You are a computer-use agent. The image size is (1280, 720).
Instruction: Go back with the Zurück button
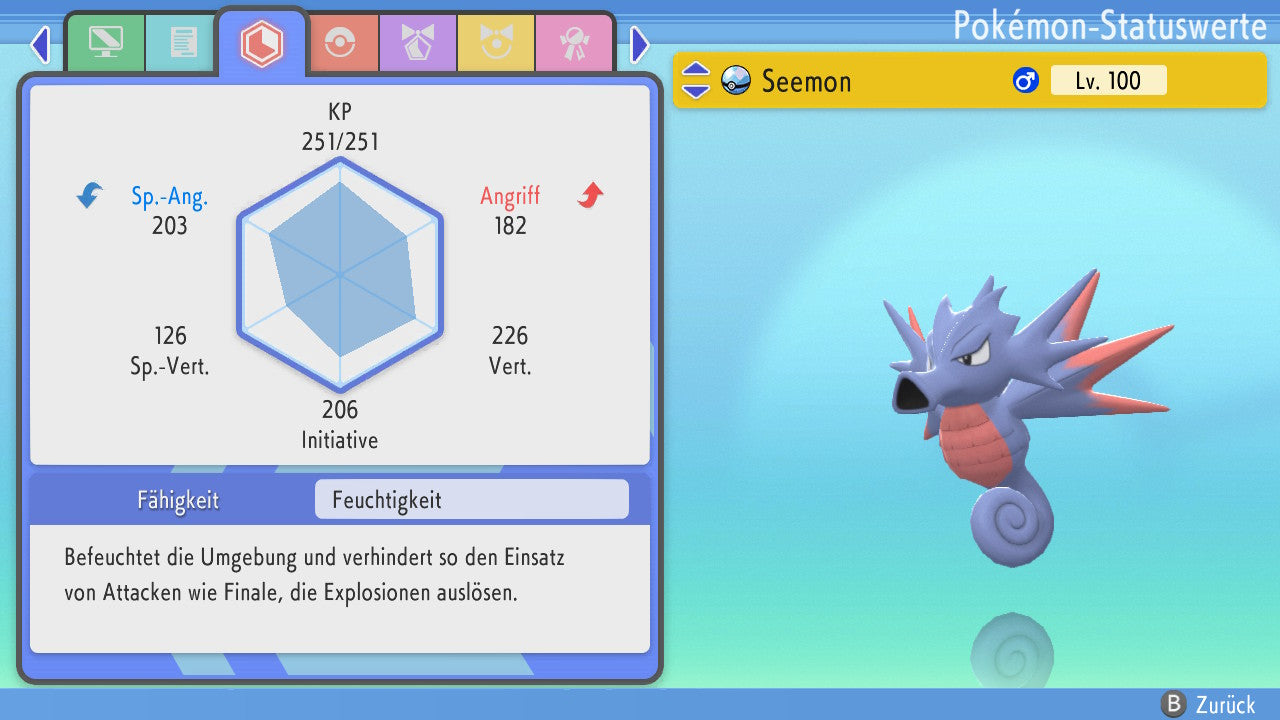tap(1209, 704)
